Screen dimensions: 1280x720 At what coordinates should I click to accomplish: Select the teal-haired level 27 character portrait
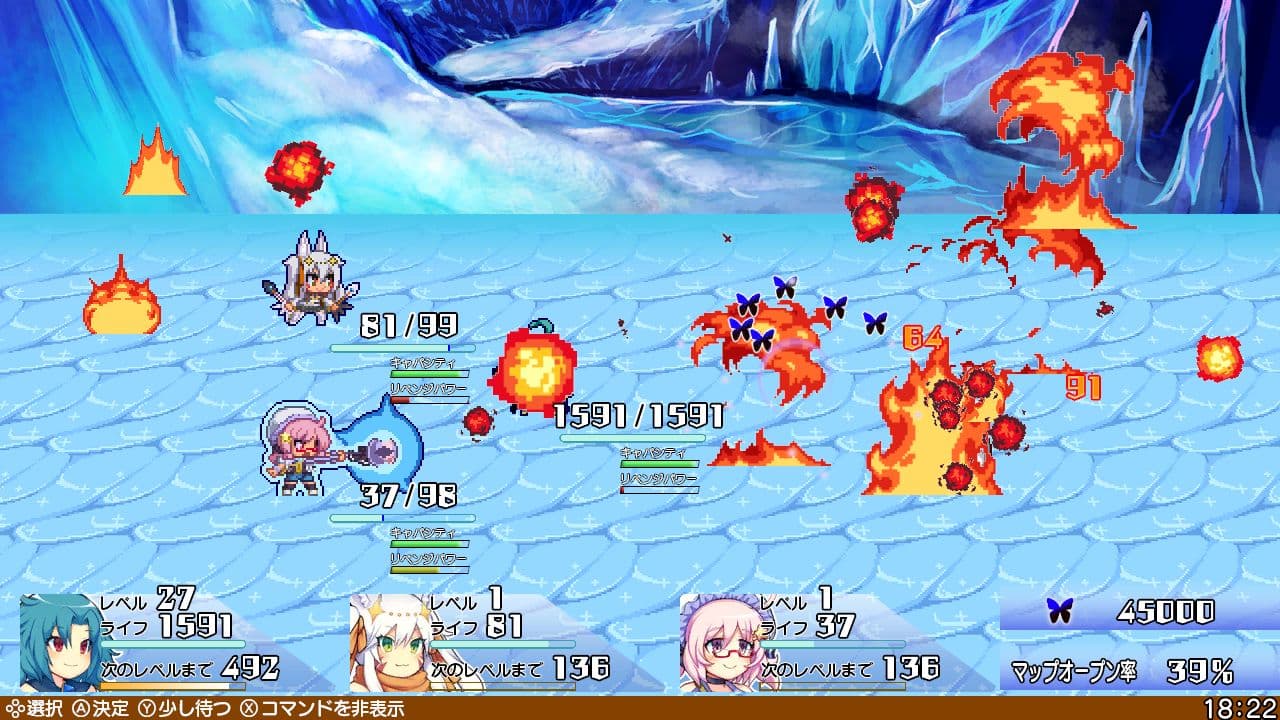click(x=60, y=642)
